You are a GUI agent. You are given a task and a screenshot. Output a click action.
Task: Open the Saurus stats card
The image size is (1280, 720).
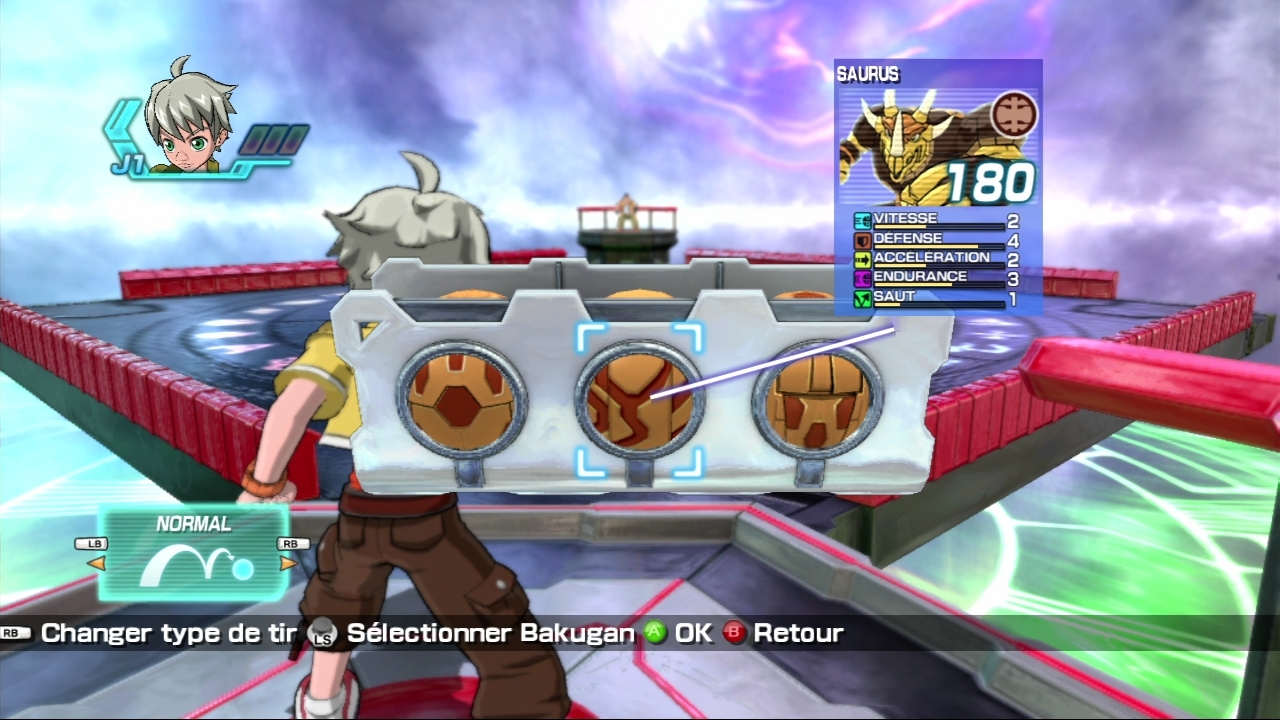938,187
